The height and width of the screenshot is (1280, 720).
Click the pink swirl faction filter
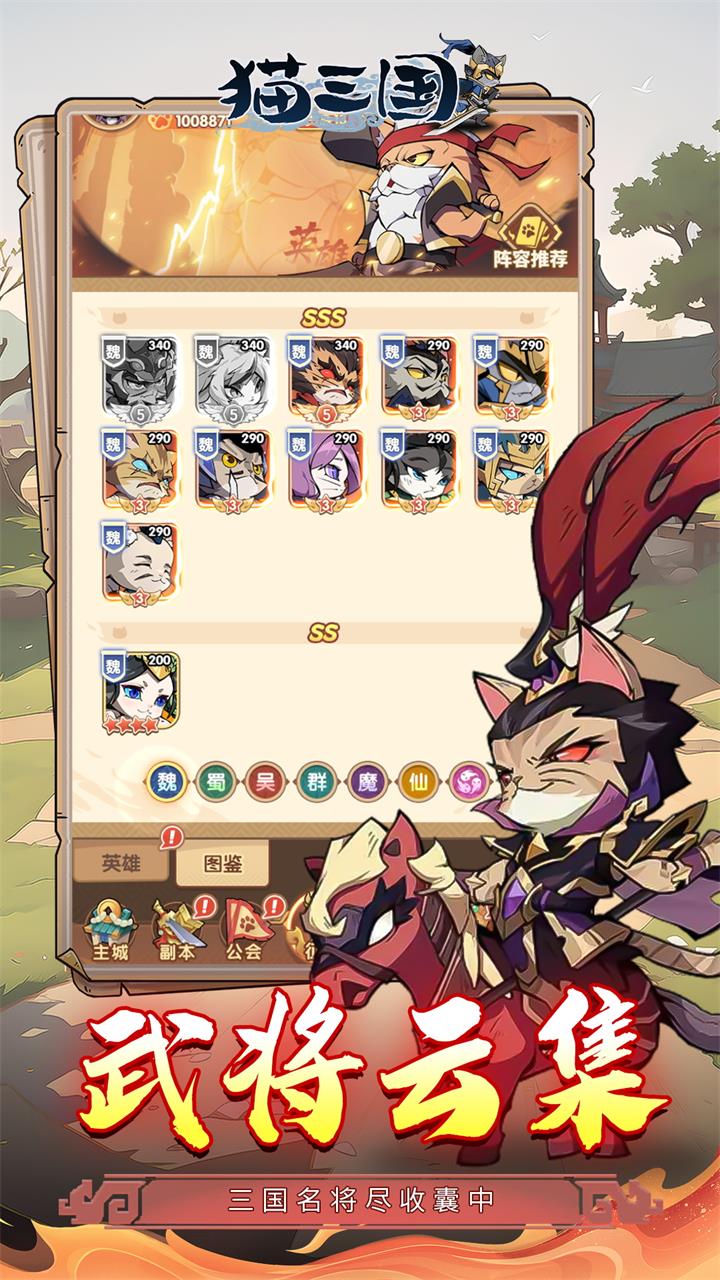pyautogui.click(x=466, y=780)
